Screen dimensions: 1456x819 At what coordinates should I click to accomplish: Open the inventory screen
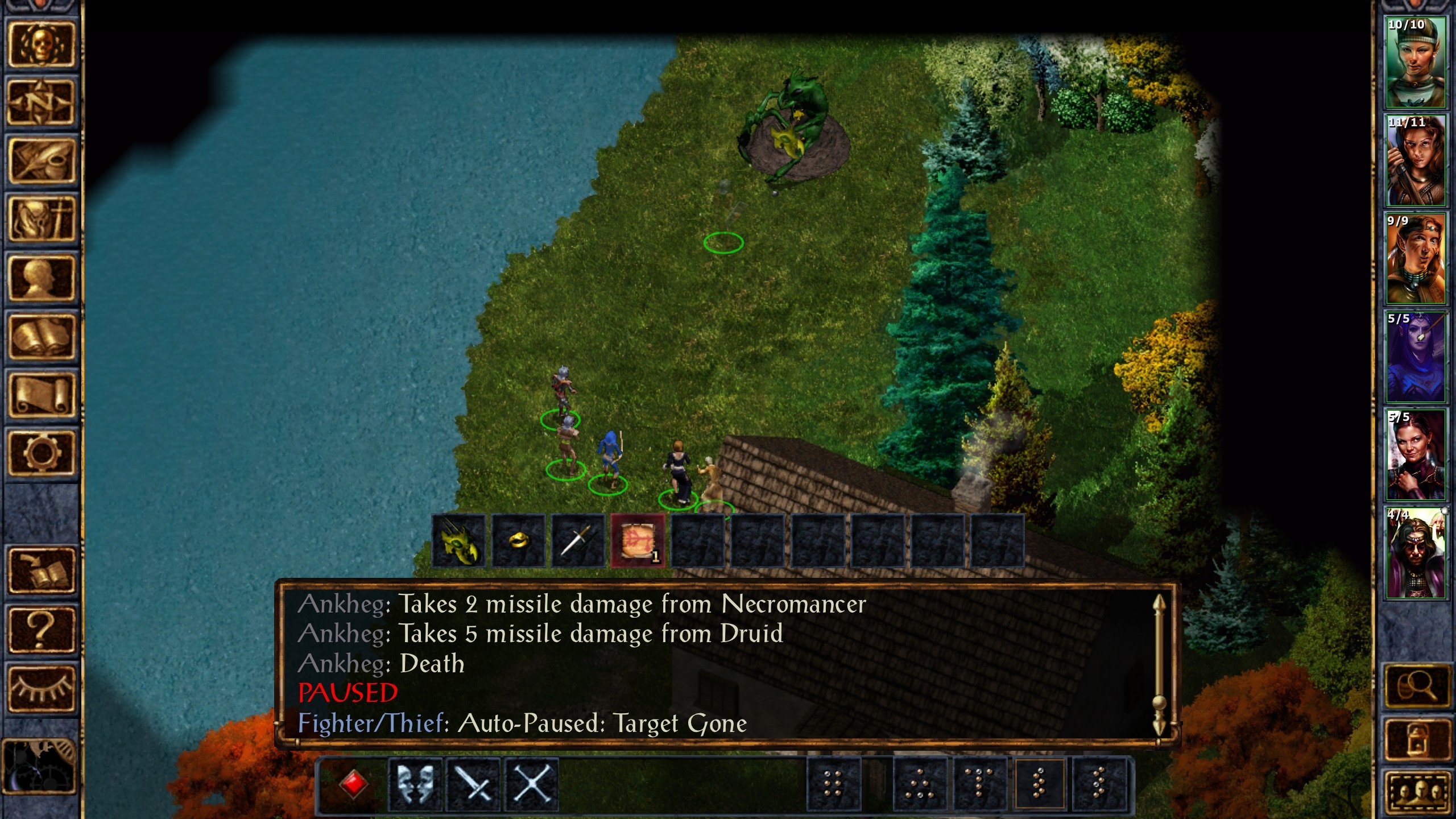point(40,220)
